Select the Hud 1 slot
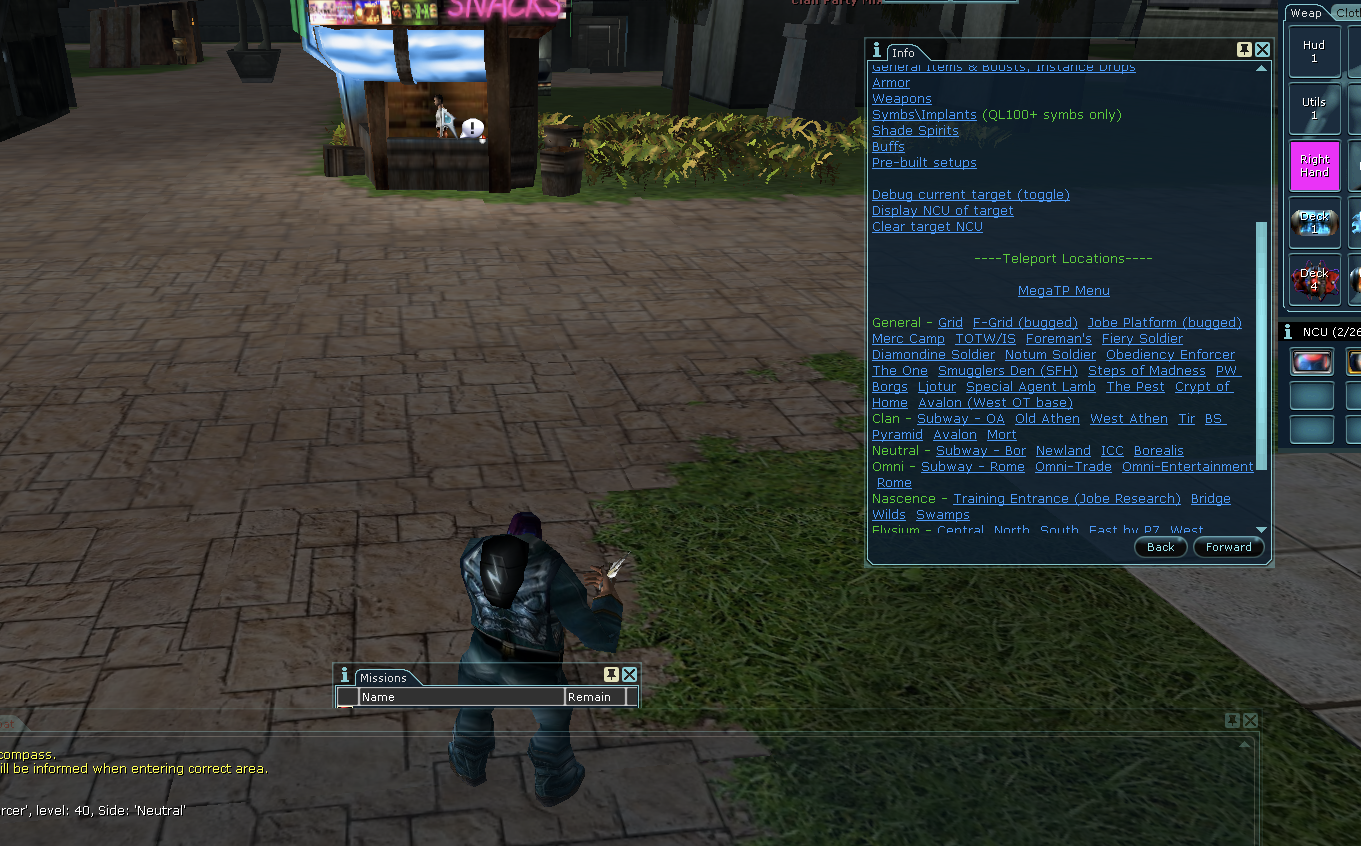The width and height of the screenshot is (1361, 846). 1314,51
